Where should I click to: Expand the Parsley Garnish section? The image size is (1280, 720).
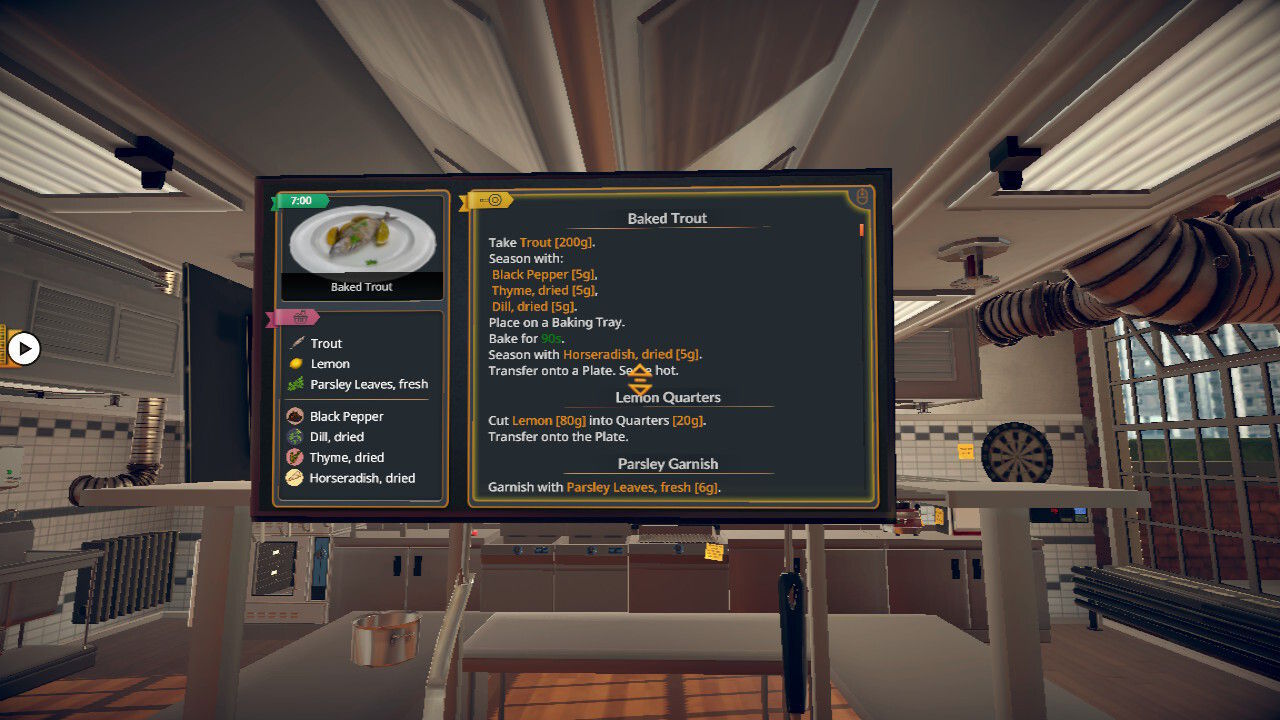pyautogui.click(x=667, y=463)
